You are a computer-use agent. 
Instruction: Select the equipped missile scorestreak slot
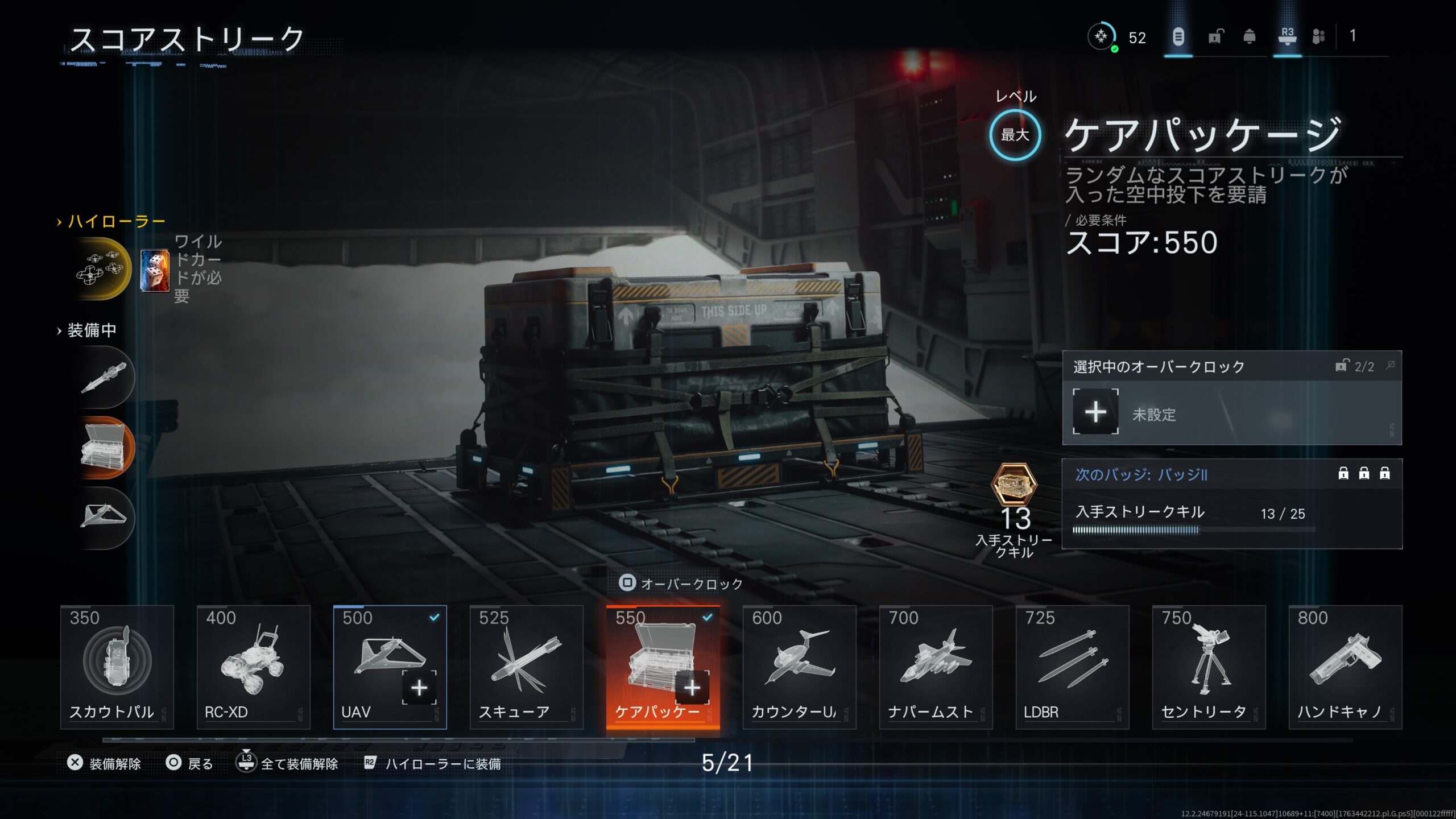[105, 378]
